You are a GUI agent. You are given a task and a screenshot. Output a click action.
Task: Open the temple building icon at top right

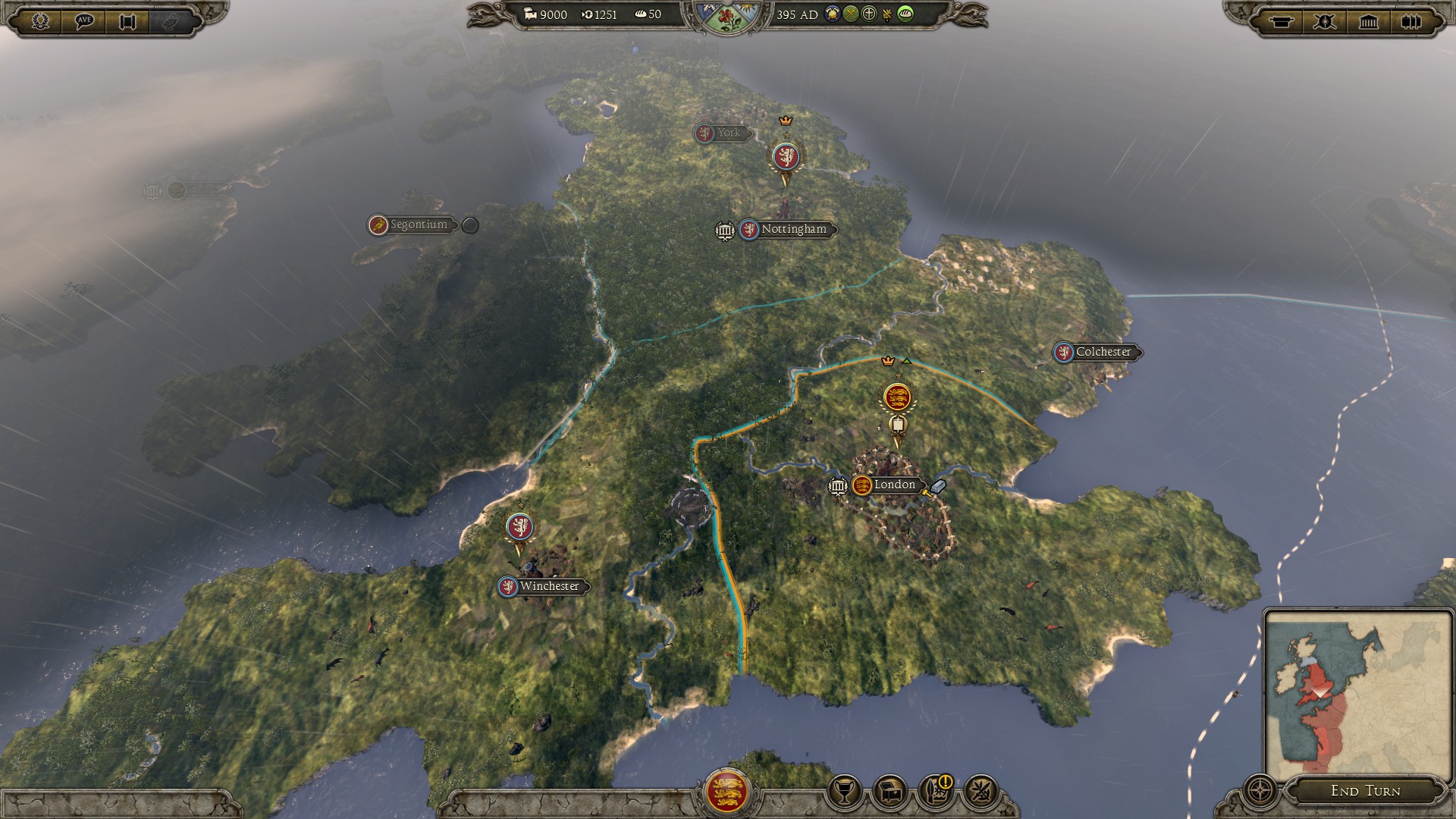tap(1368, 21)
